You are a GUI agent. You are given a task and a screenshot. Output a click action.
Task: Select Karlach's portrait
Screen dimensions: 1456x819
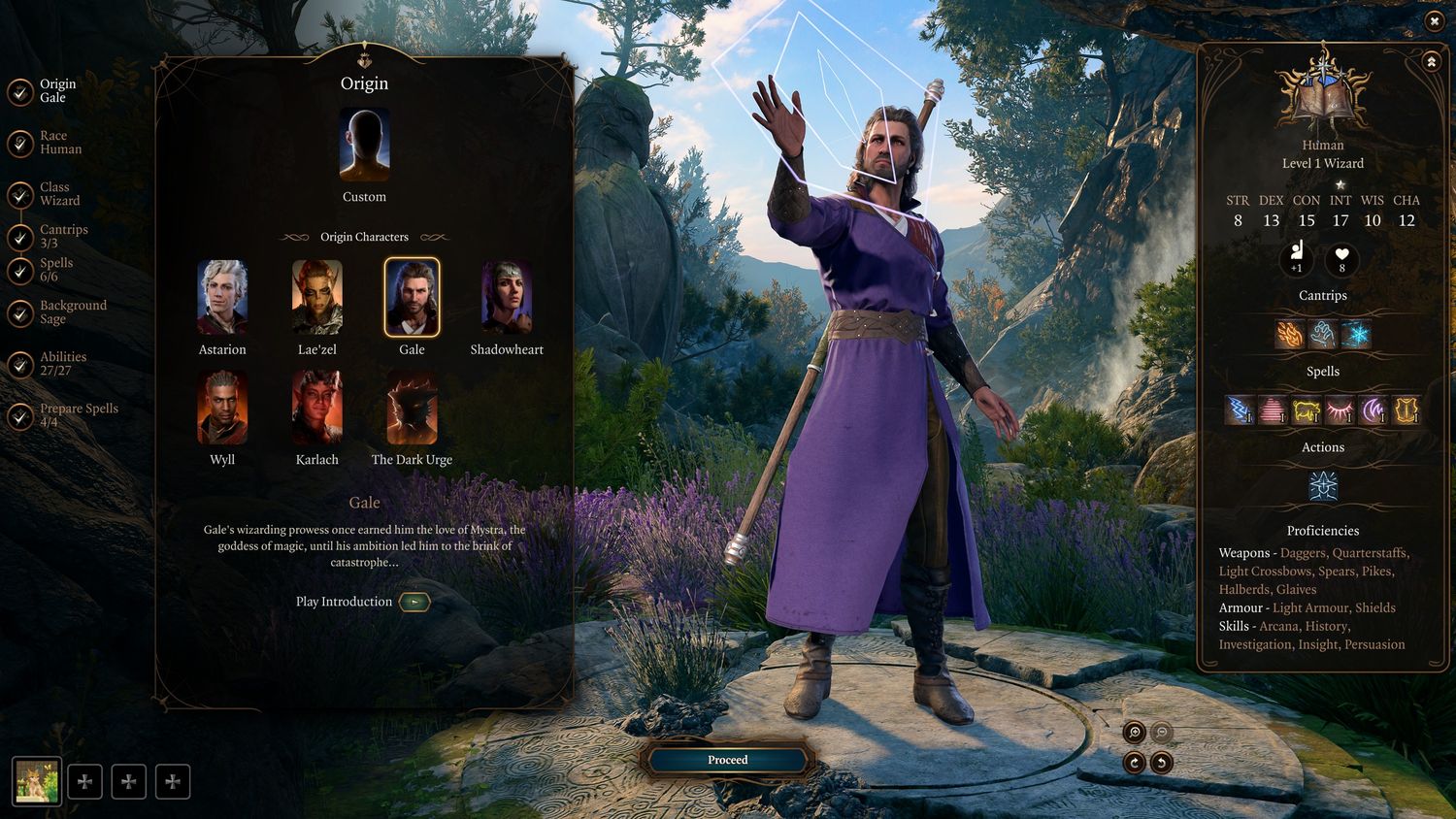[x=317, y=408]
